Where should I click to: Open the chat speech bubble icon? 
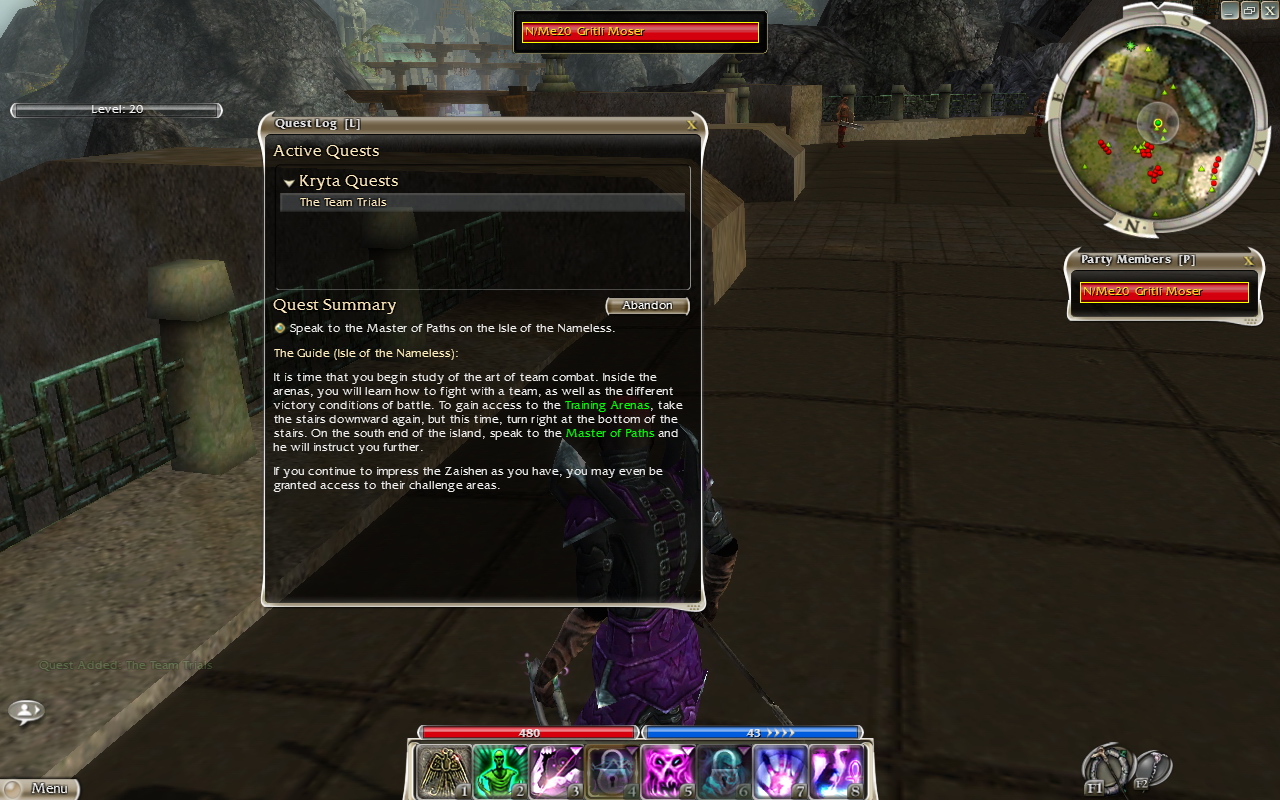coord(26,711)
